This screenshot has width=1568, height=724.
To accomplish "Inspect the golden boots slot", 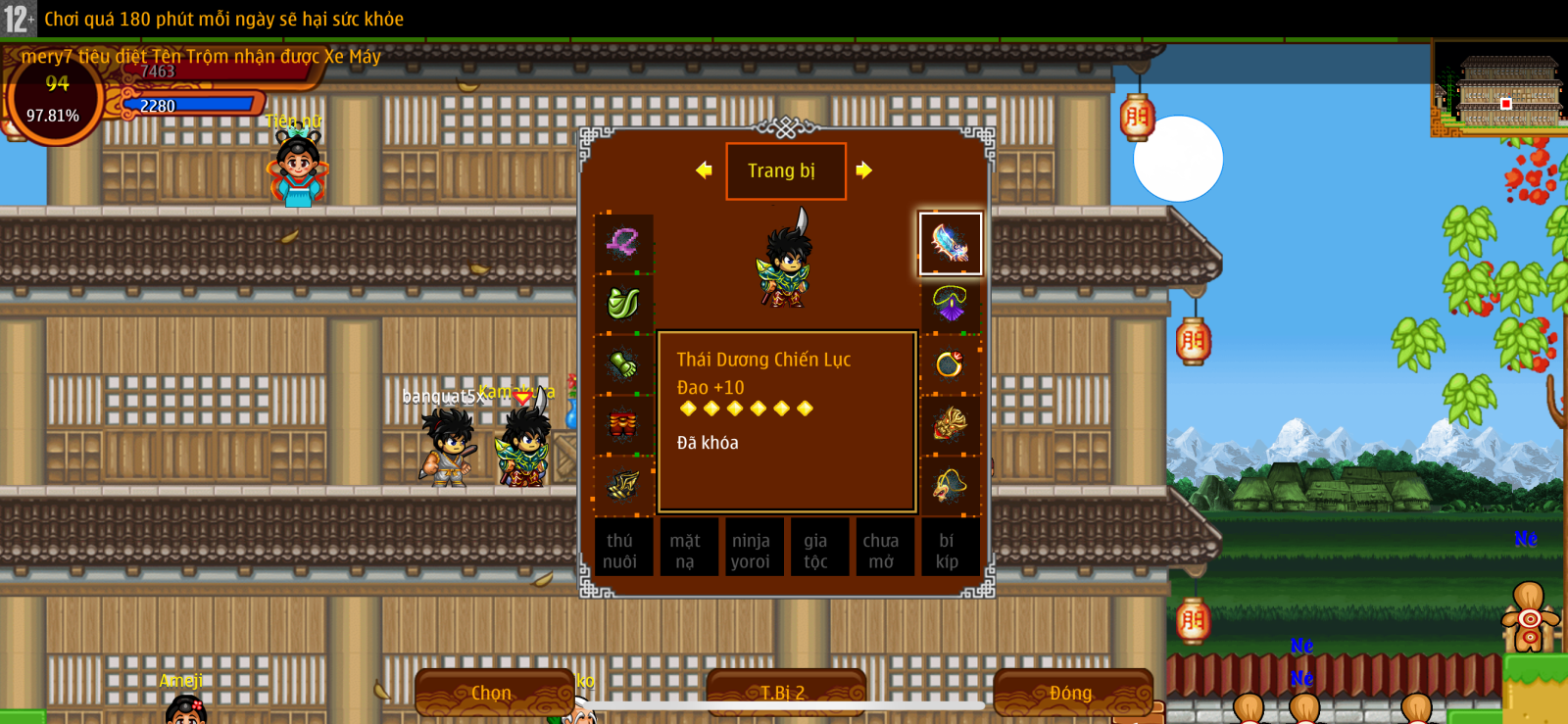I will [x=623, y=485].
